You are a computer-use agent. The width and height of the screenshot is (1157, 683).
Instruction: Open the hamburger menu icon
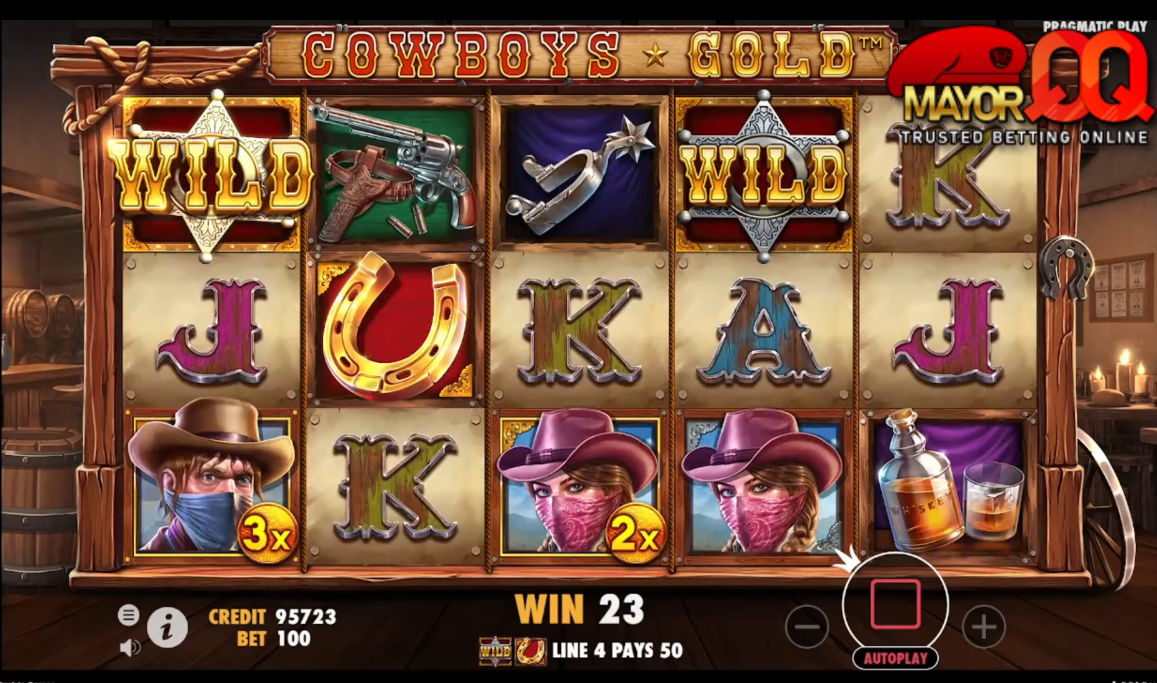click(129, 615)
